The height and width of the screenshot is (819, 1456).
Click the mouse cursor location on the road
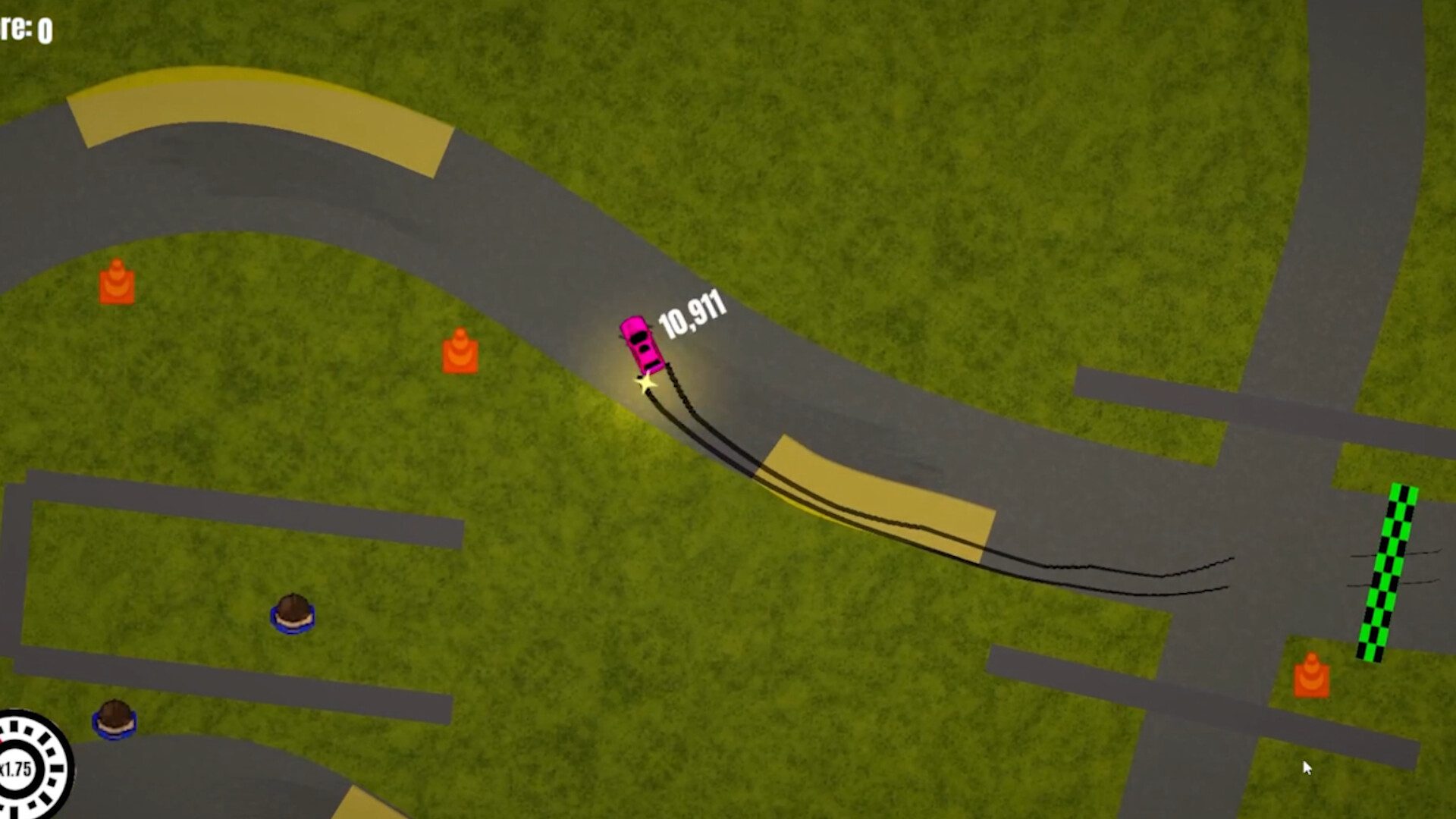(1307, 768)
